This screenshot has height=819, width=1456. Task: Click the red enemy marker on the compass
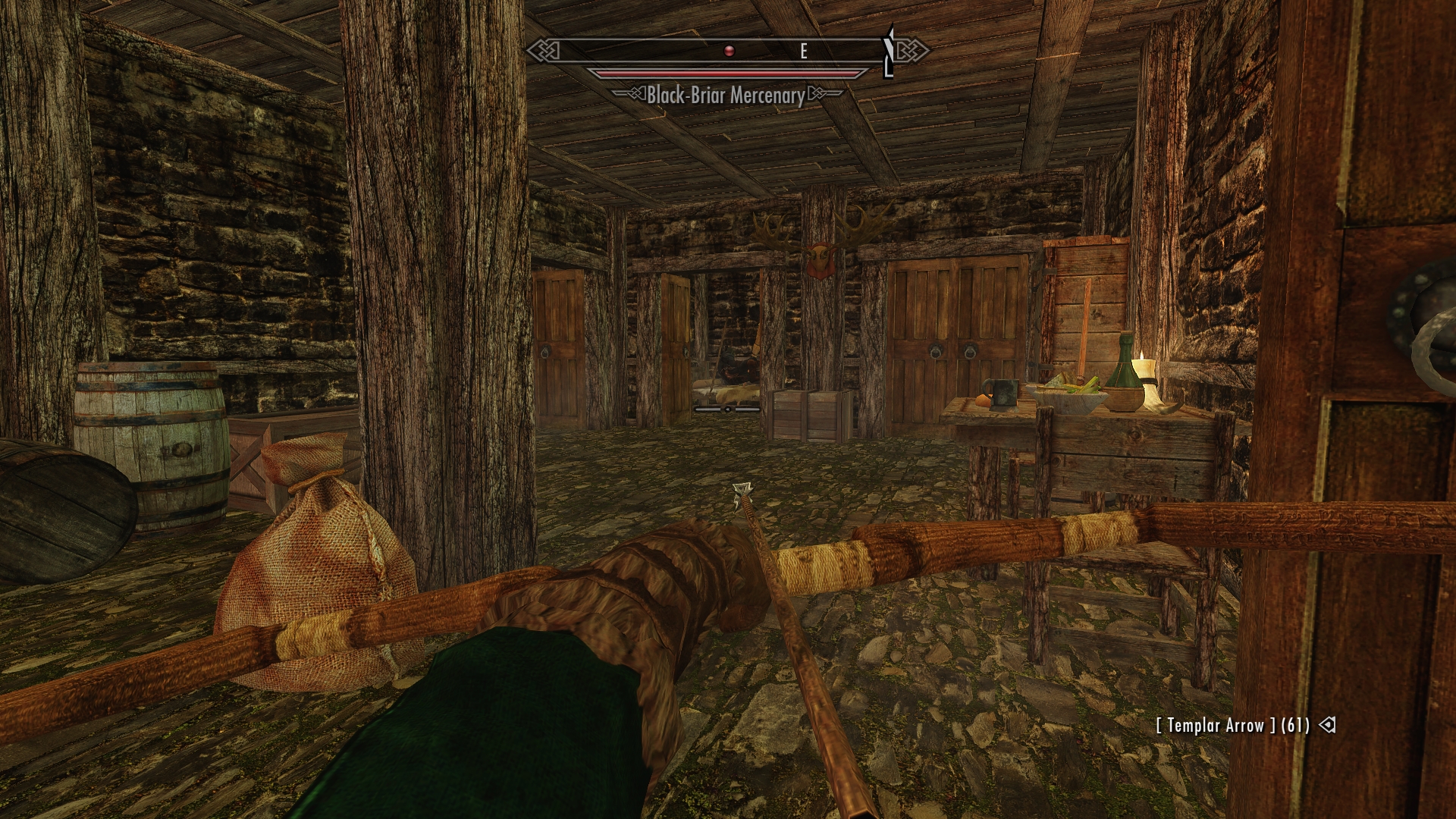729,51
